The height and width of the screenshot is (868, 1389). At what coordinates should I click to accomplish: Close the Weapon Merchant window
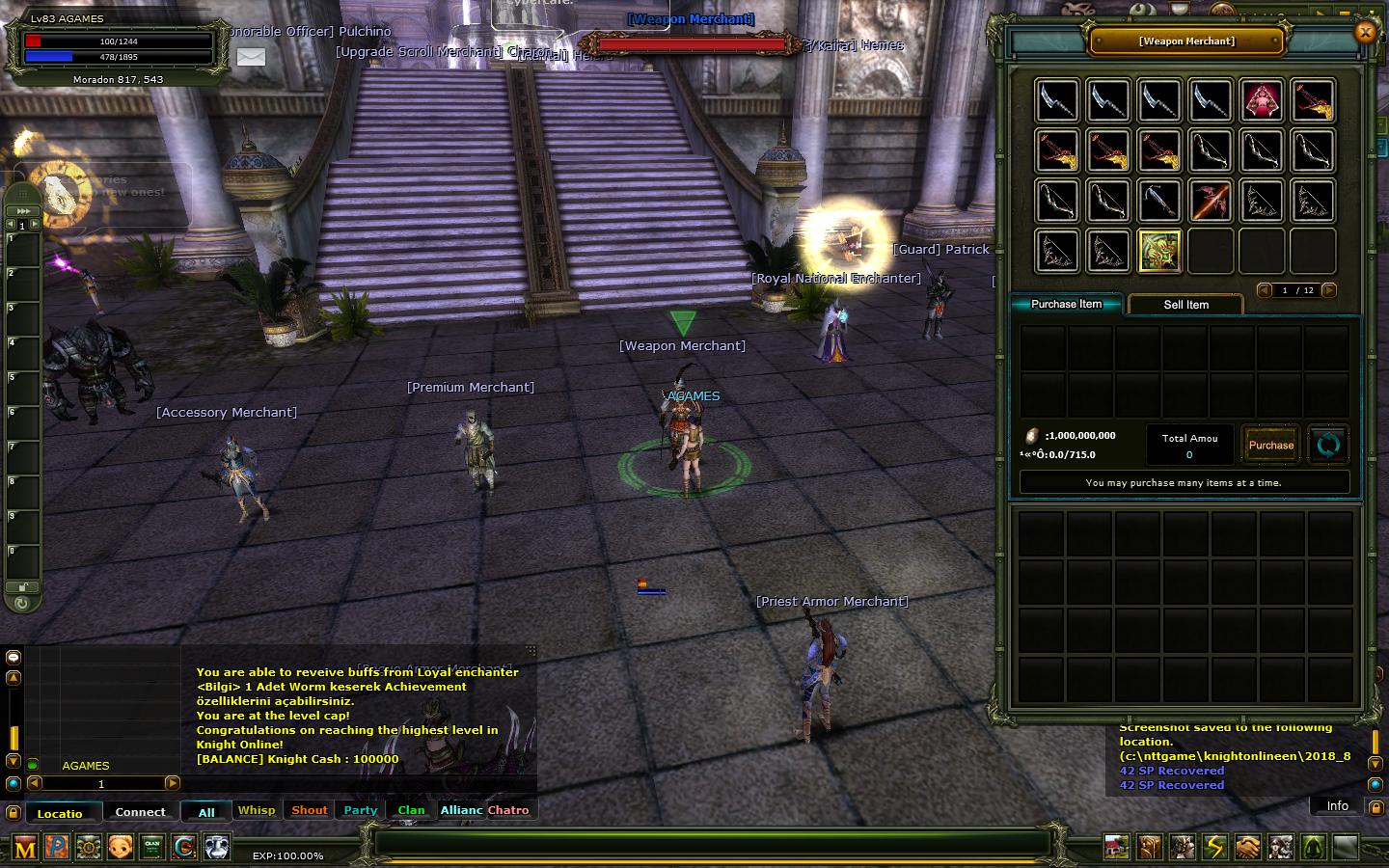pos(1365,32)
